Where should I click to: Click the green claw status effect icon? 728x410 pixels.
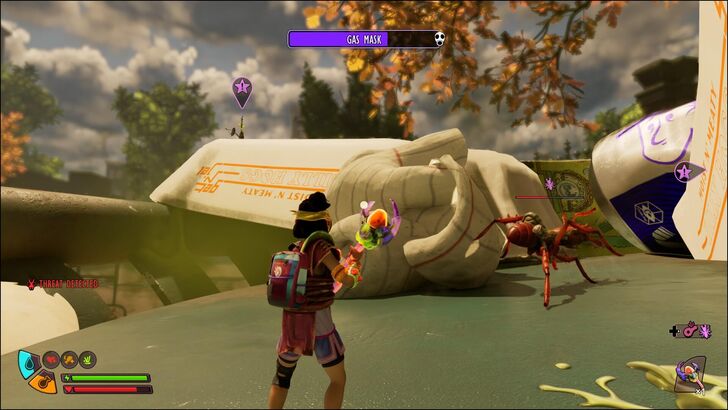tap(87, 357)
